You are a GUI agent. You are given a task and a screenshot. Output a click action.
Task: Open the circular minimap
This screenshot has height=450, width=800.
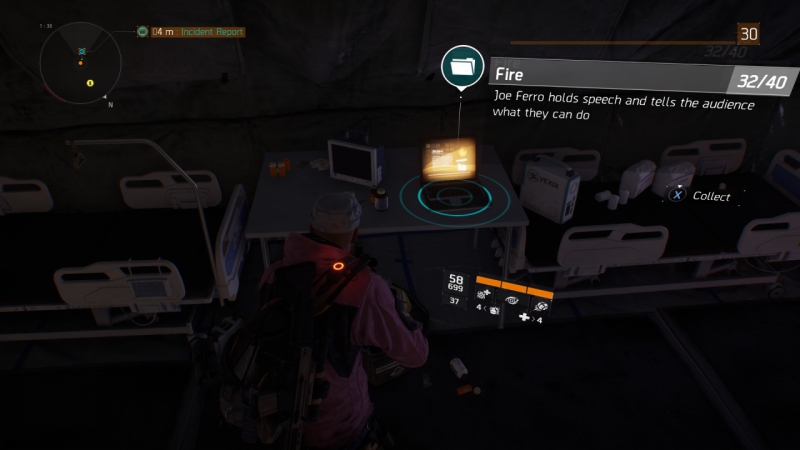81,62
